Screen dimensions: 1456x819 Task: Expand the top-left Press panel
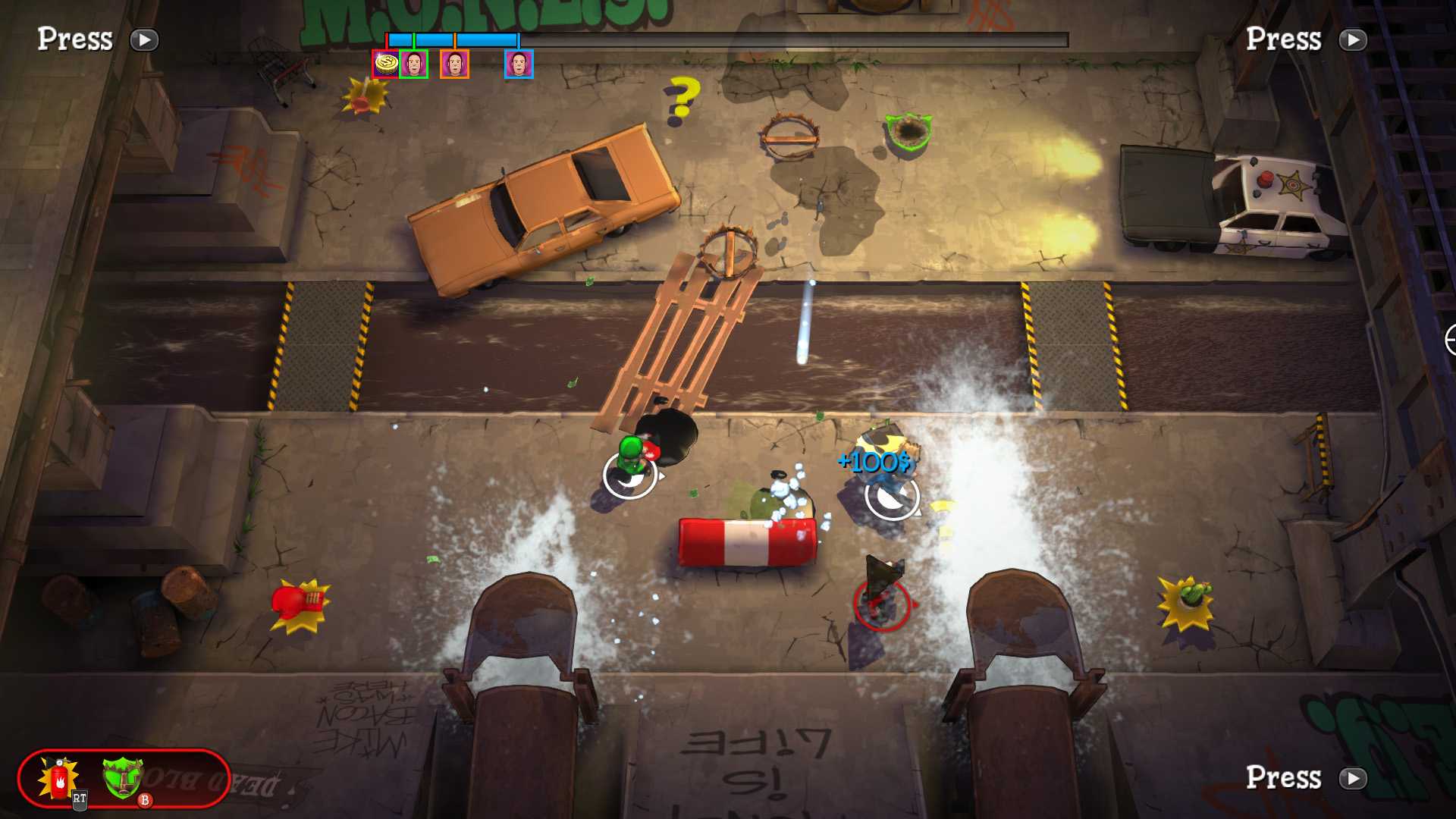[76, 39]
